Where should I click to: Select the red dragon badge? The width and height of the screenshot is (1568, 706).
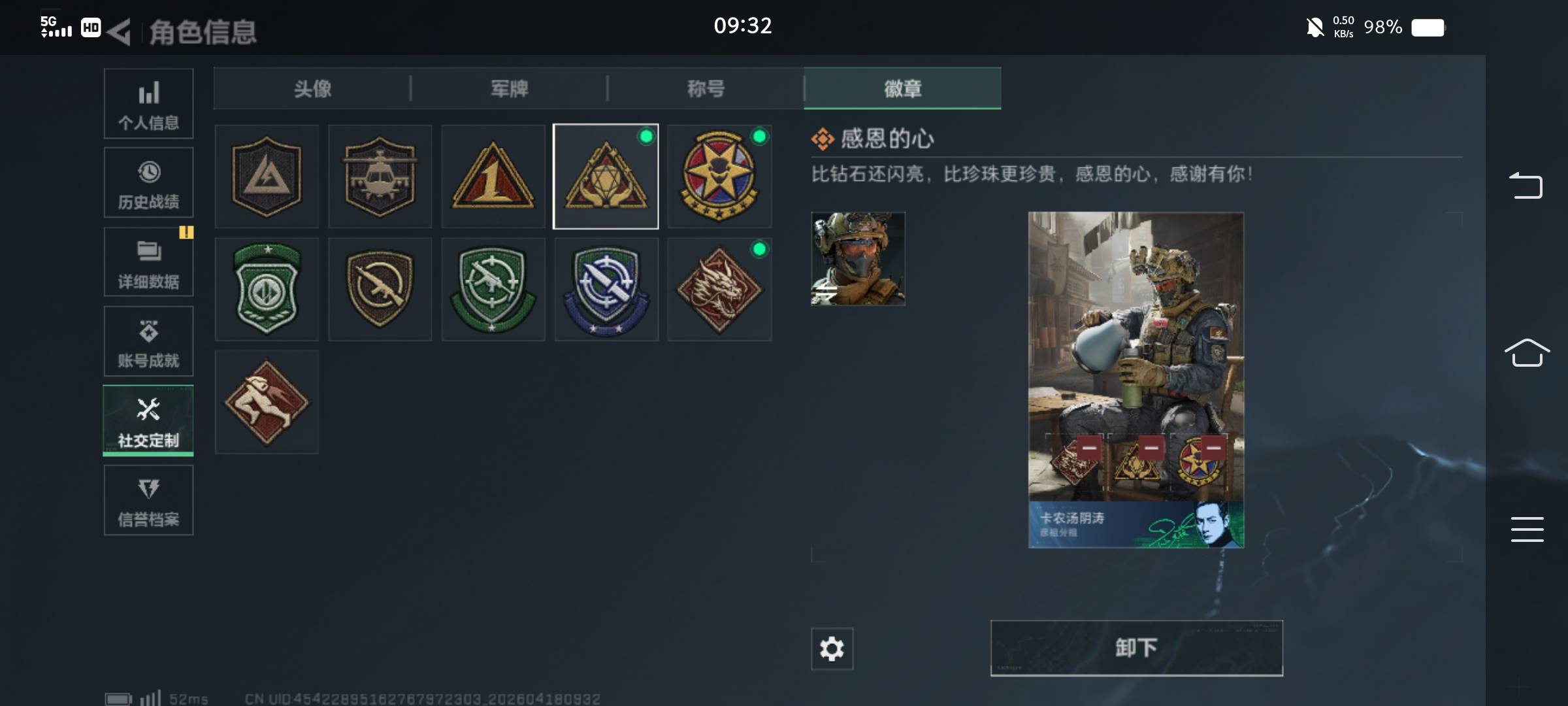pyautogui.click(x=719, y=288)
